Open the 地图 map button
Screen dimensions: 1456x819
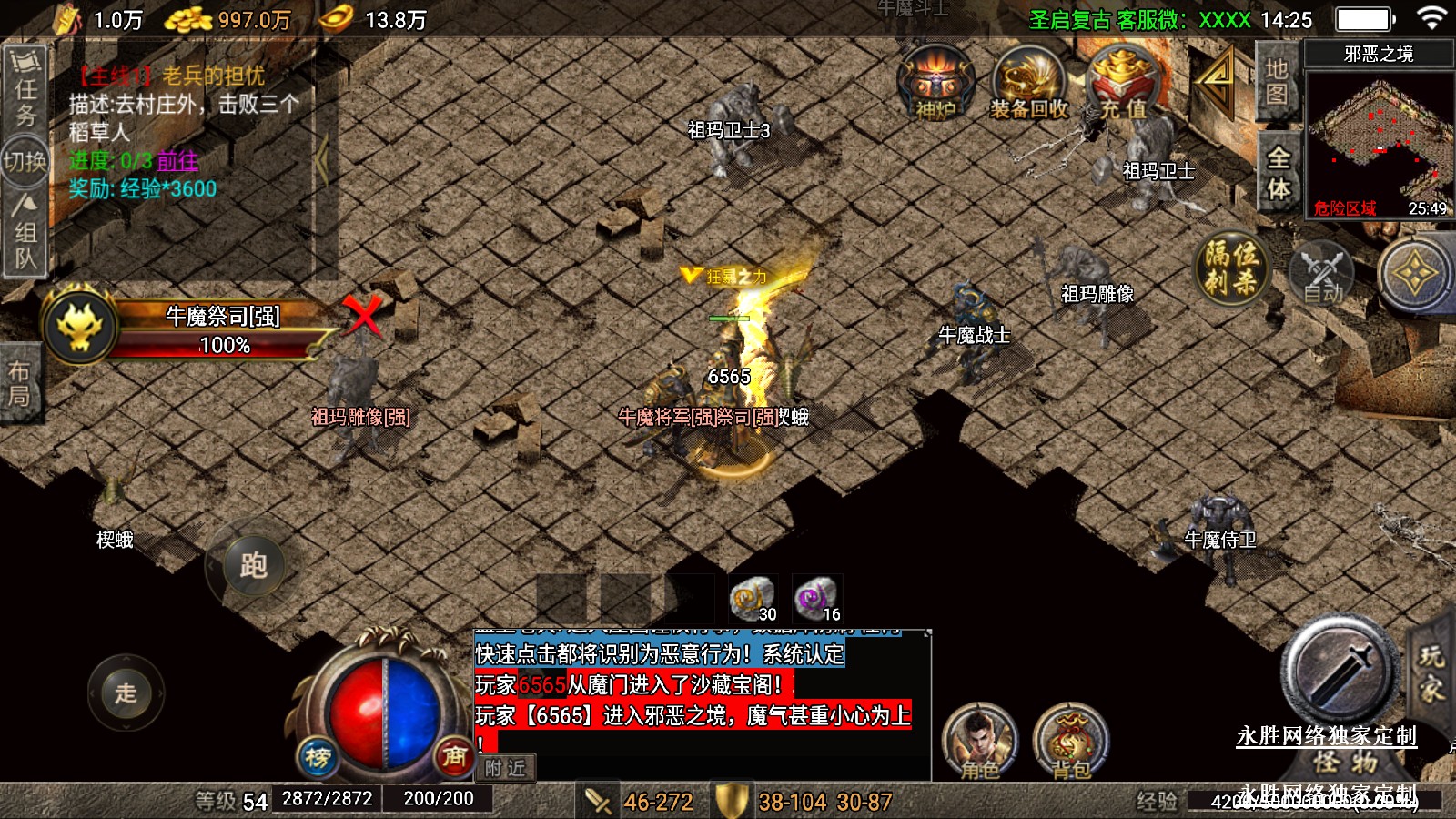(x=1276, y=82)
